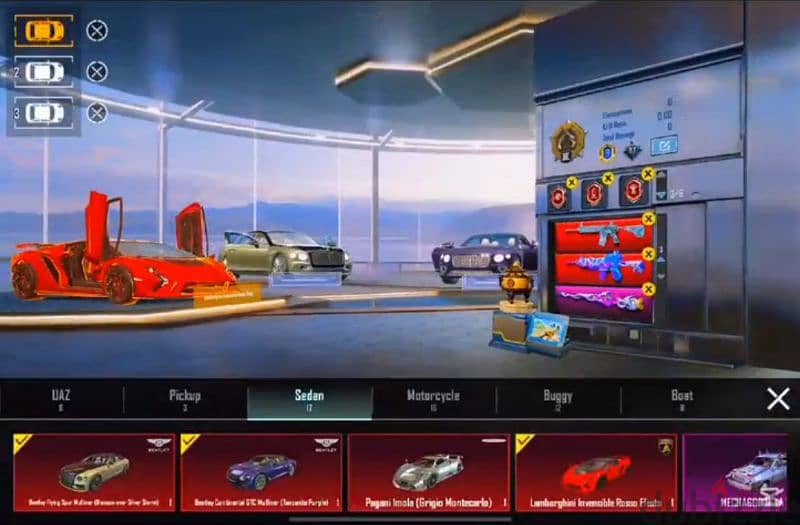Open the Pickup category tab

(x=185, y=399)
